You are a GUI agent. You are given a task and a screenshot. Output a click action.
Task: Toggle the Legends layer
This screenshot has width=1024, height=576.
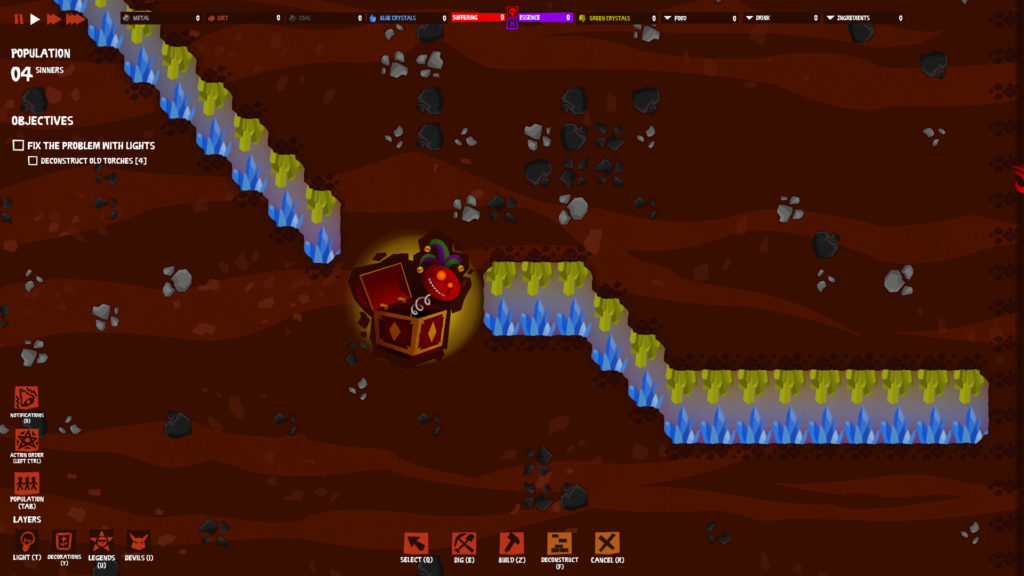pyautogui.click(x=101, y=541)
